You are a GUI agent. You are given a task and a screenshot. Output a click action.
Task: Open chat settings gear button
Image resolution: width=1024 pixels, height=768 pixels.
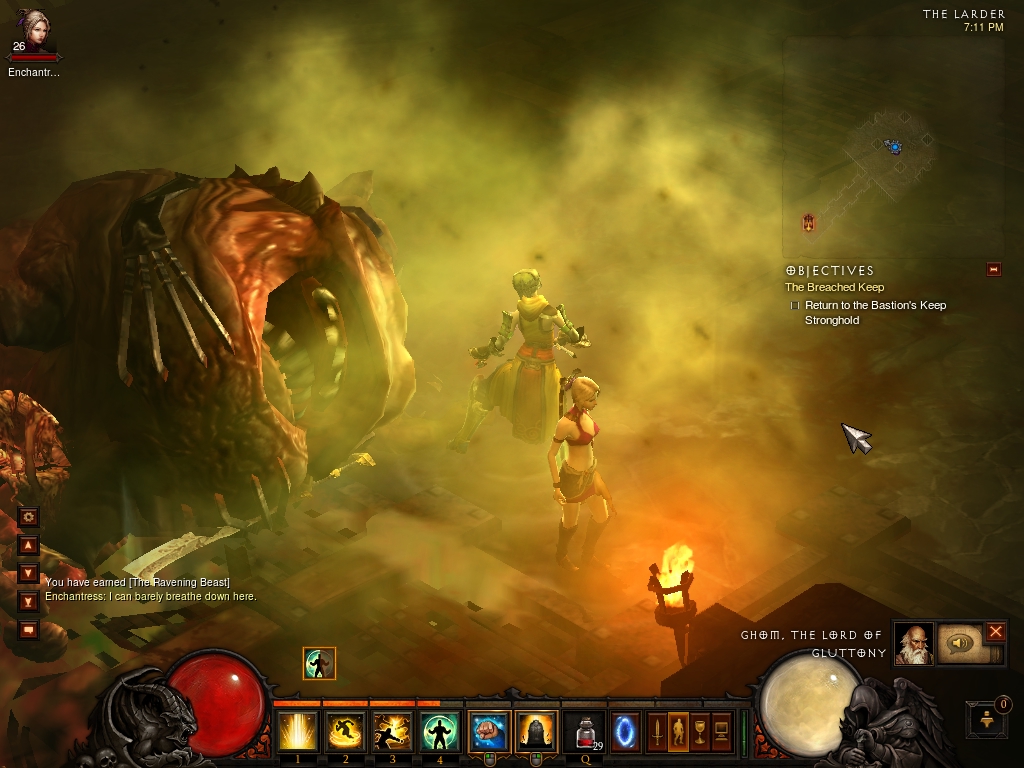click(x=28, y=517)
